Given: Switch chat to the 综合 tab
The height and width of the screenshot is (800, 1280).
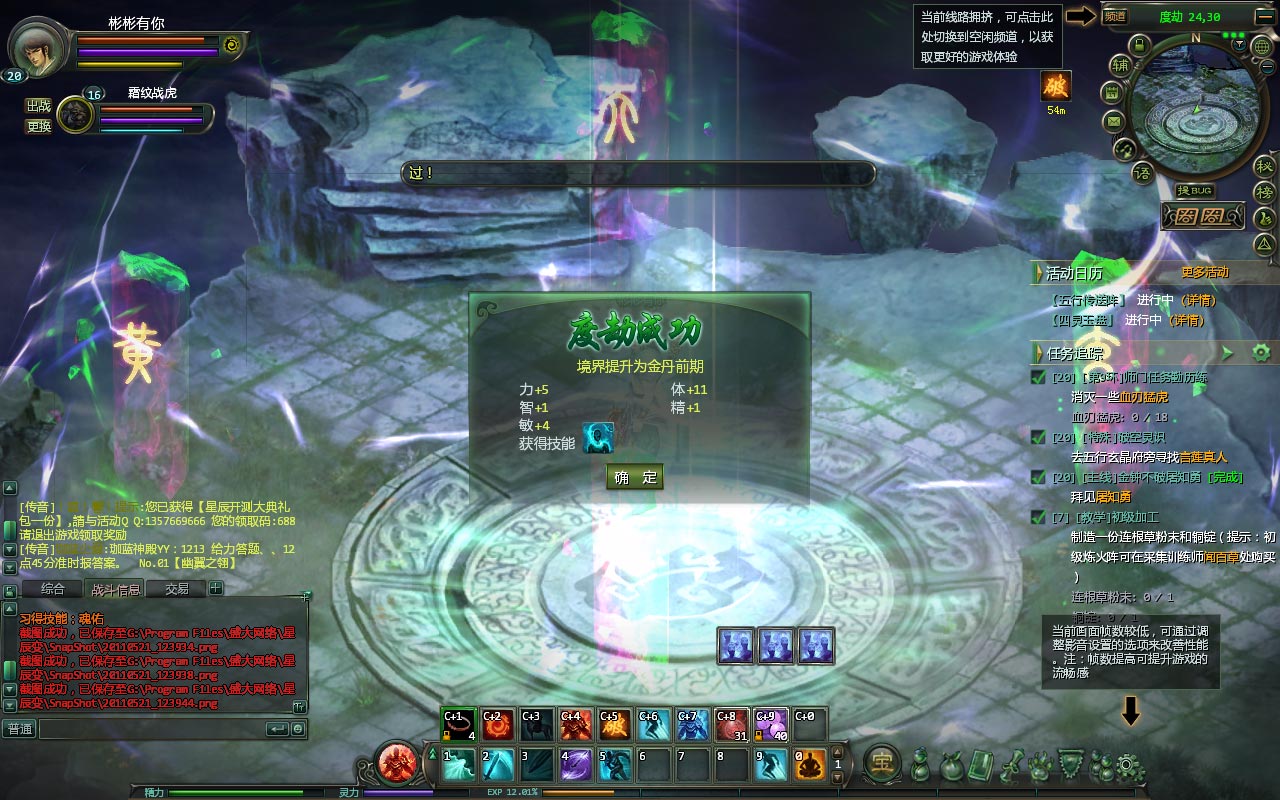Looking at the screenshot, I should [53, 589].
